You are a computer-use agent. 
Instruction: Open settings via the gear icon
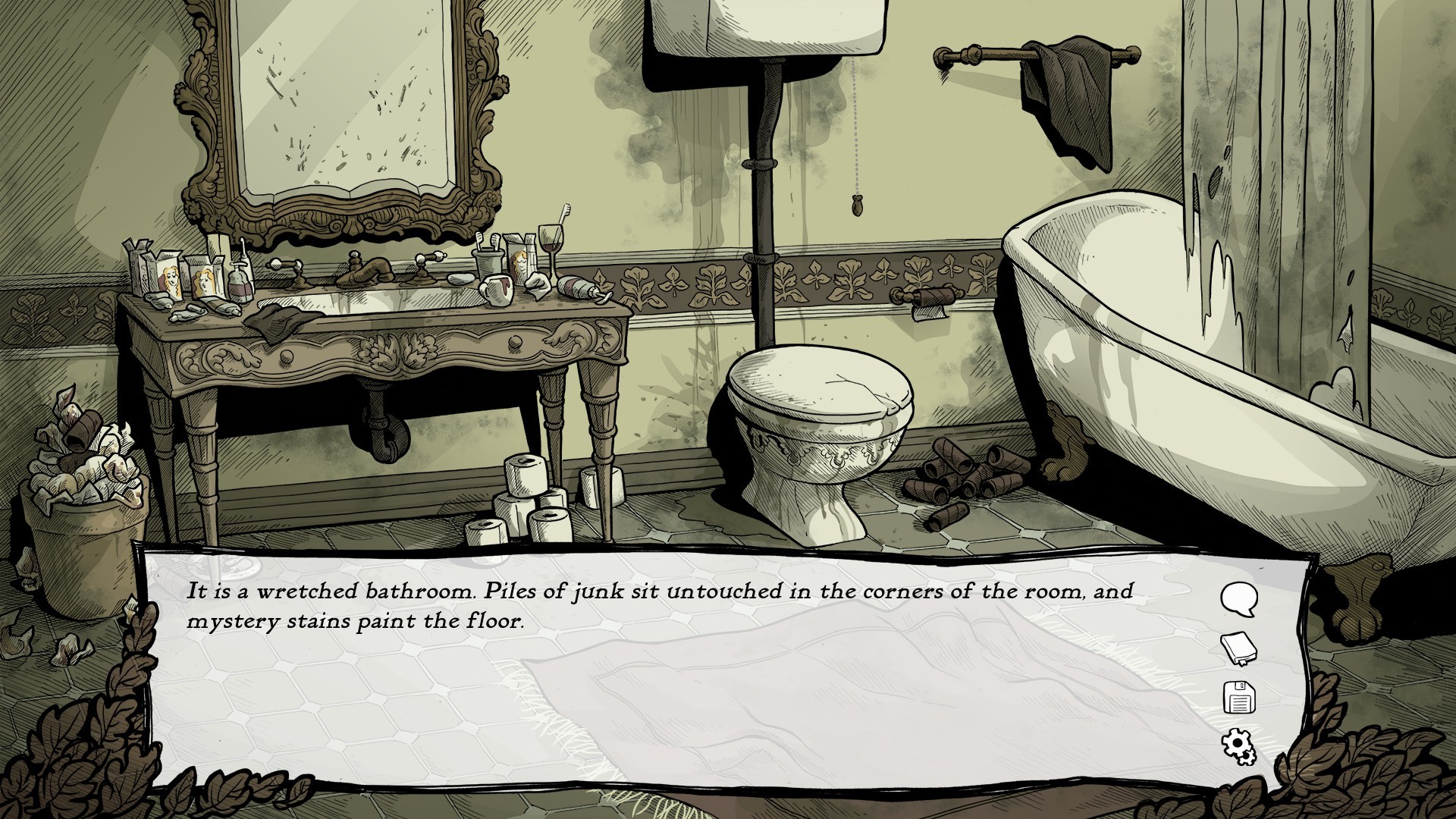pos(1238,746)
